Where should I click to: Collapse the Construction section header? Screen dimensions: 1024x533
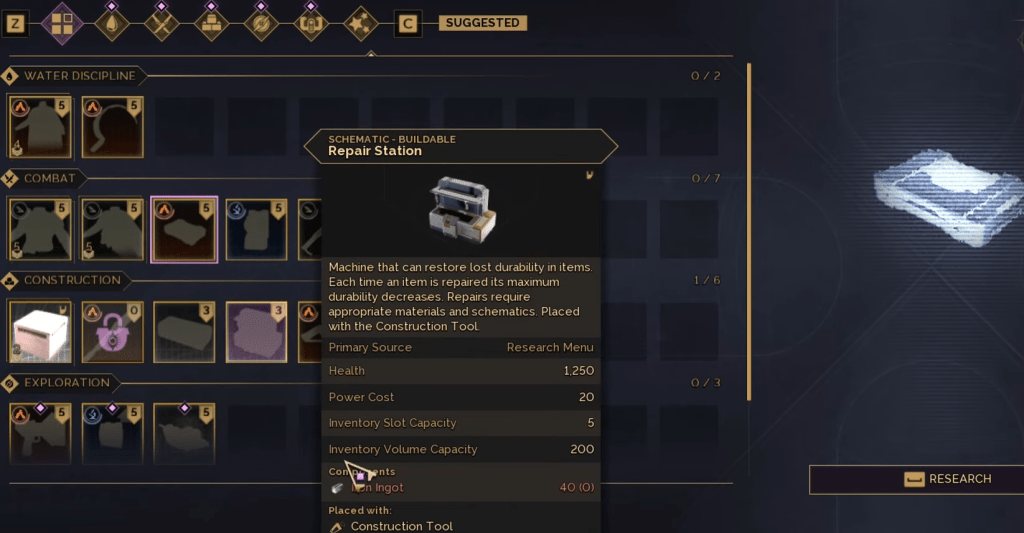(71, 280)
